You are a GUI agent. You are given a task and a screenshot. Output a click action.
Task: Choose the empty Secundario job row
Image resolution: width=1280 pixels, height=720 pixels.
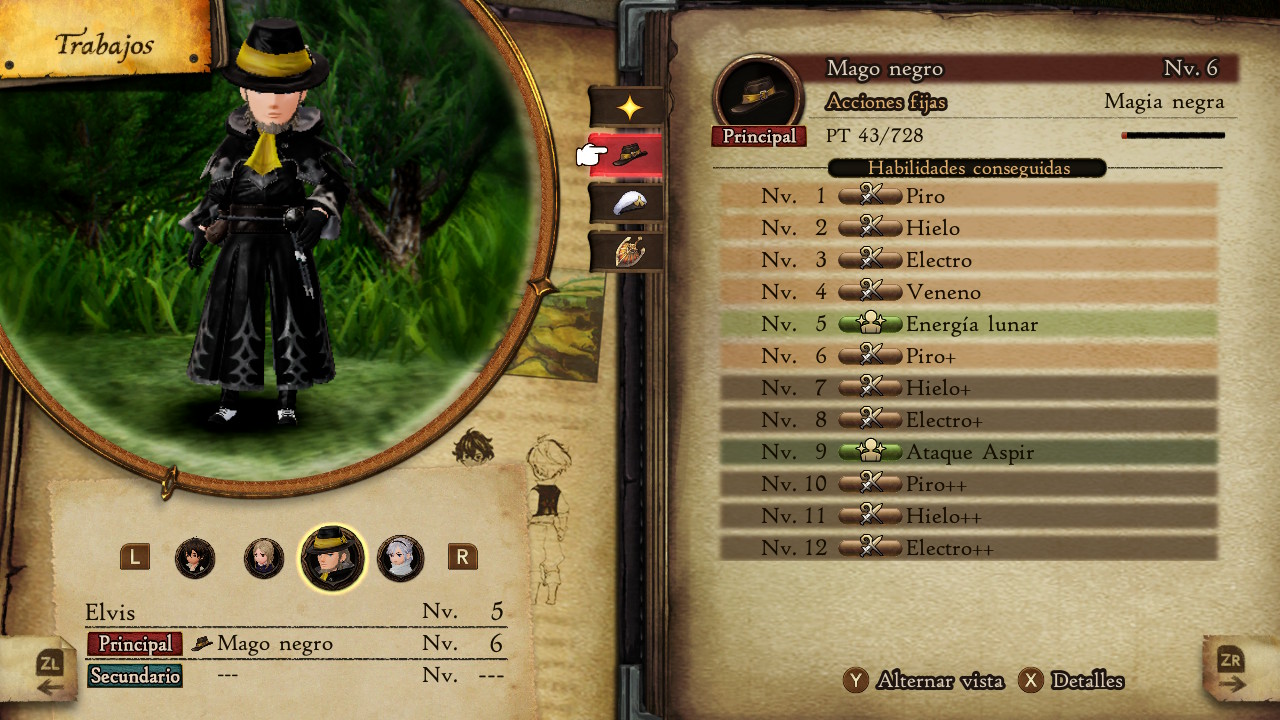coord(297,676)
